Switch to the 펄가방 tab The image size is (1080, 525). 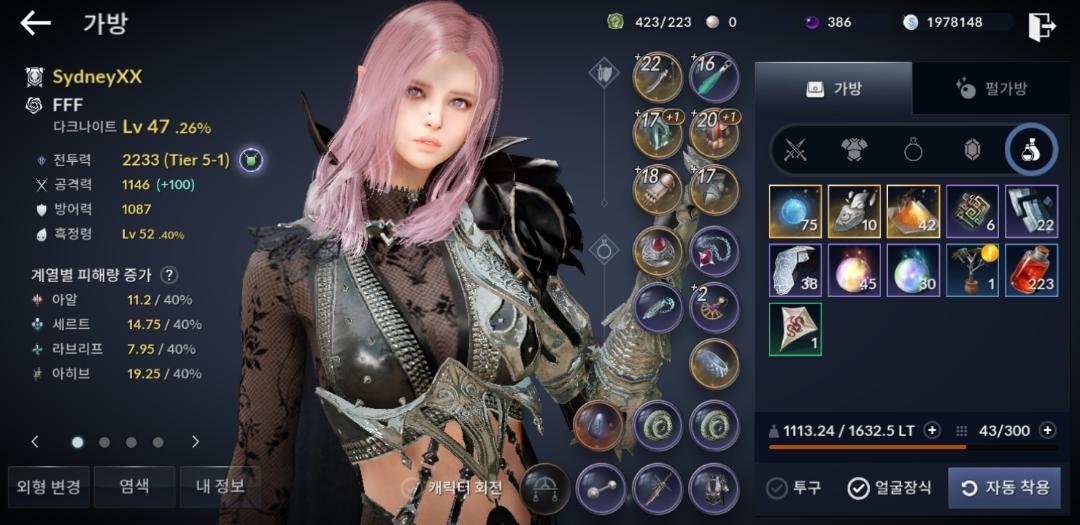[992, 89]
